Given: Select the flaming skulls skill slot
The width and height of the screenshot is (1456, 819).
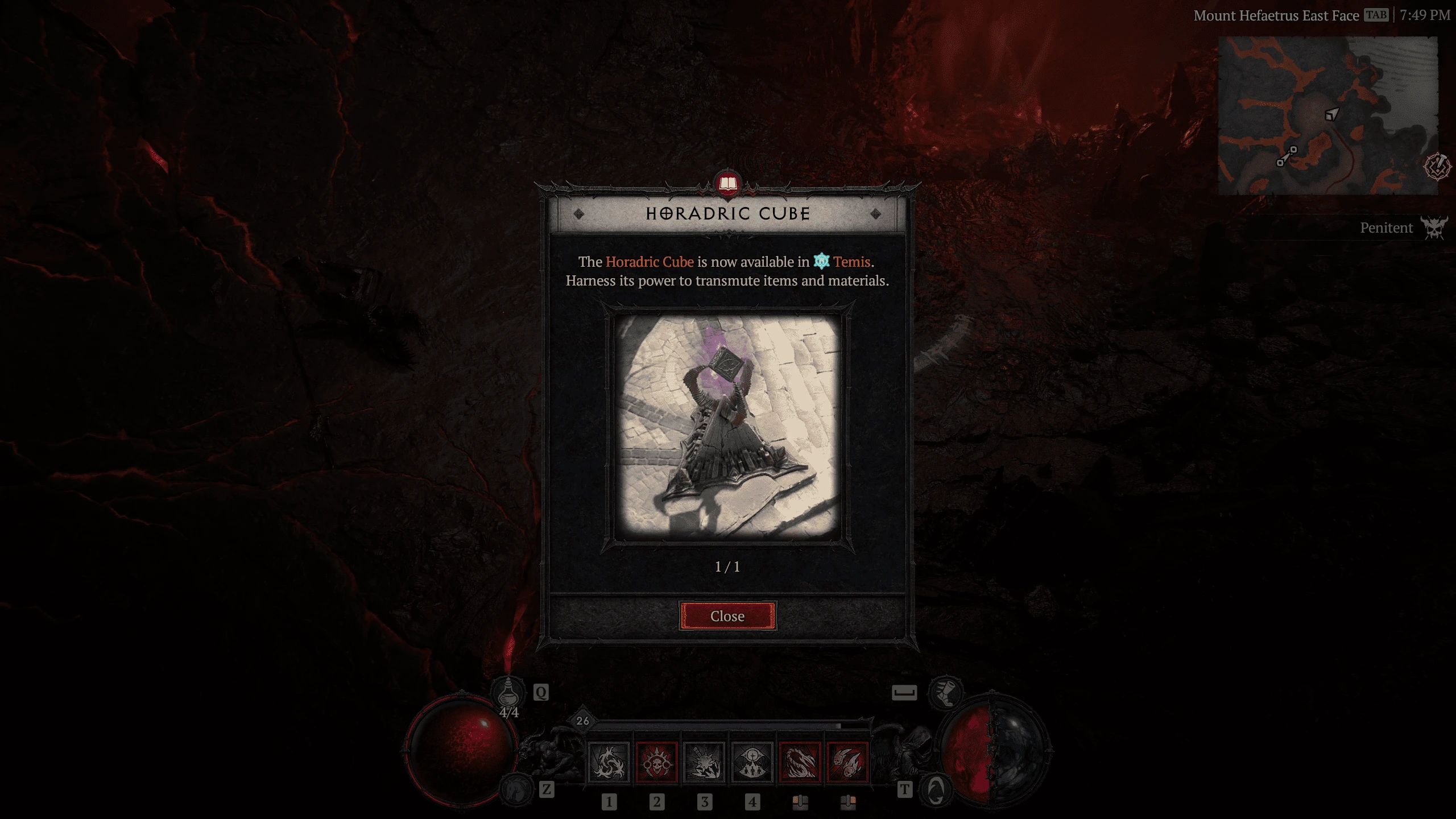Looking at the screenshot, I should point(847,762).
